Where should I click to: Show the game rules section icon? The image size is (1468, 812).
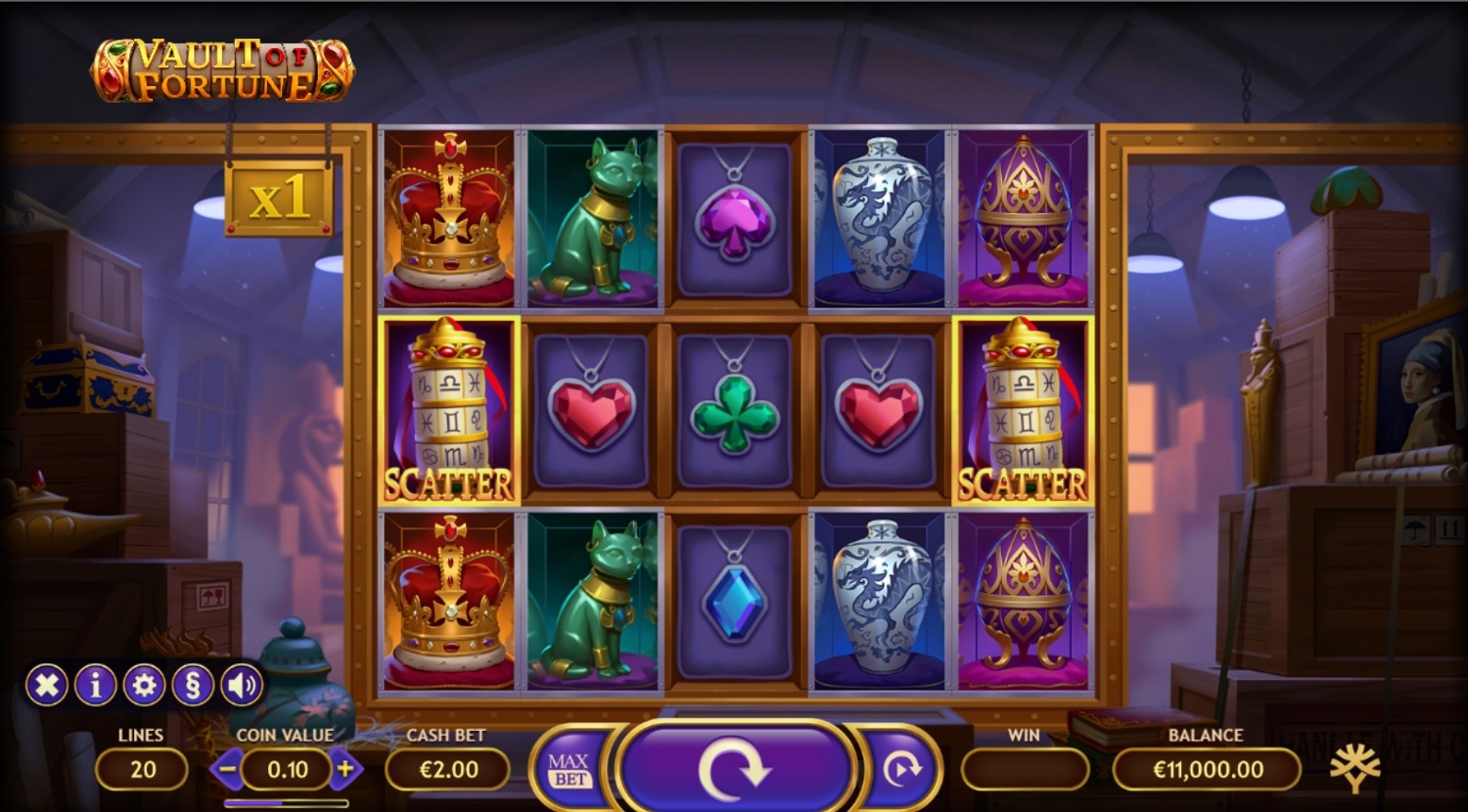click(x=192, y=686)
